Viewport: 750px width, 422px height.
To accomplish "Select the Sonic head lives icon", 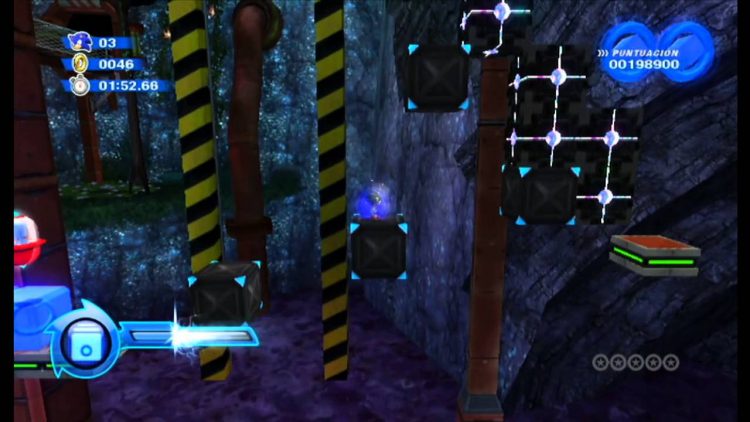I will [80, 42].
